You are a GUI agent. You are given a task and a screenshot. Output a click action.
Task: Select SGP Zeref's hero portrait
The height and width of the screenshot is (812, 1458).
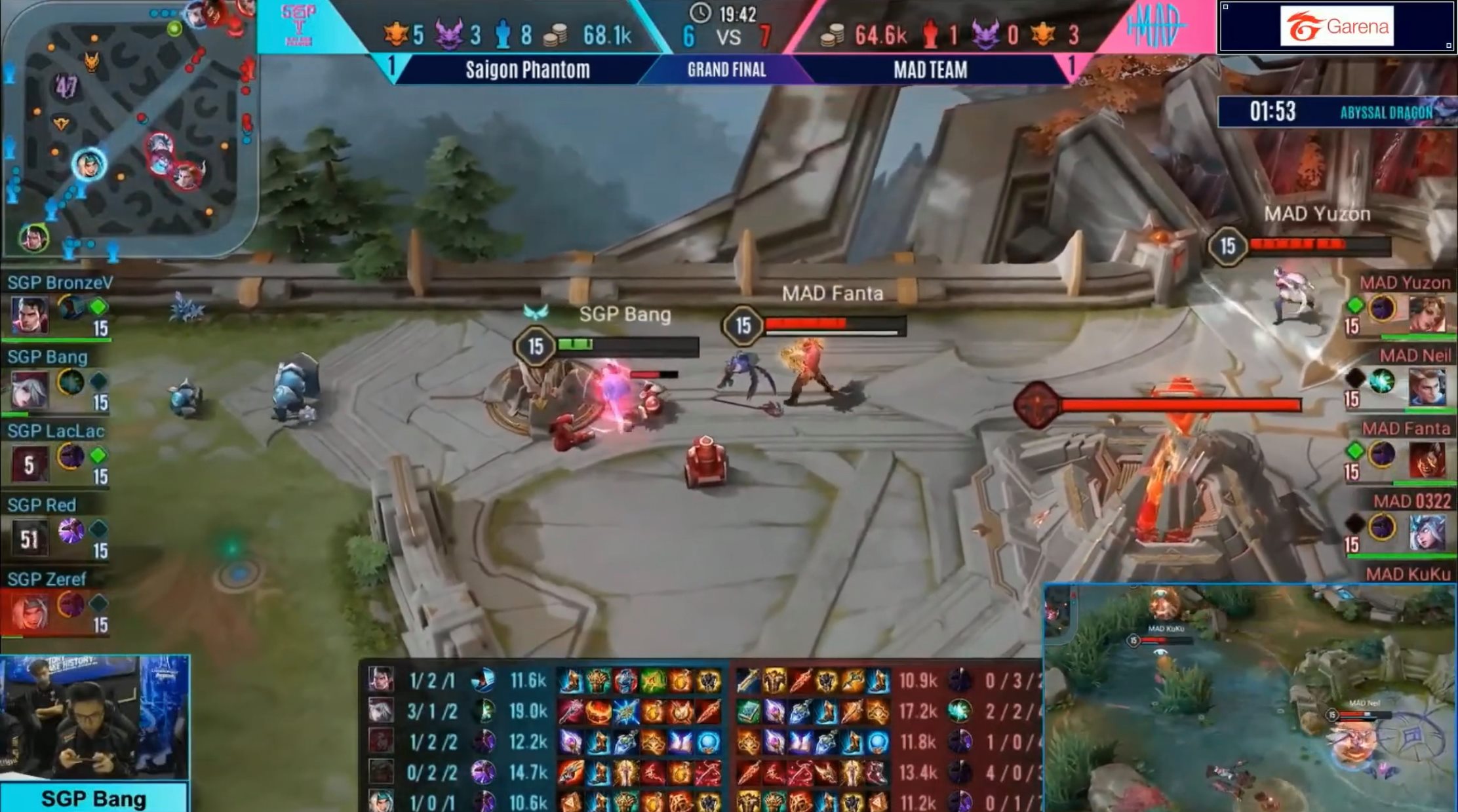pos(30,612)
